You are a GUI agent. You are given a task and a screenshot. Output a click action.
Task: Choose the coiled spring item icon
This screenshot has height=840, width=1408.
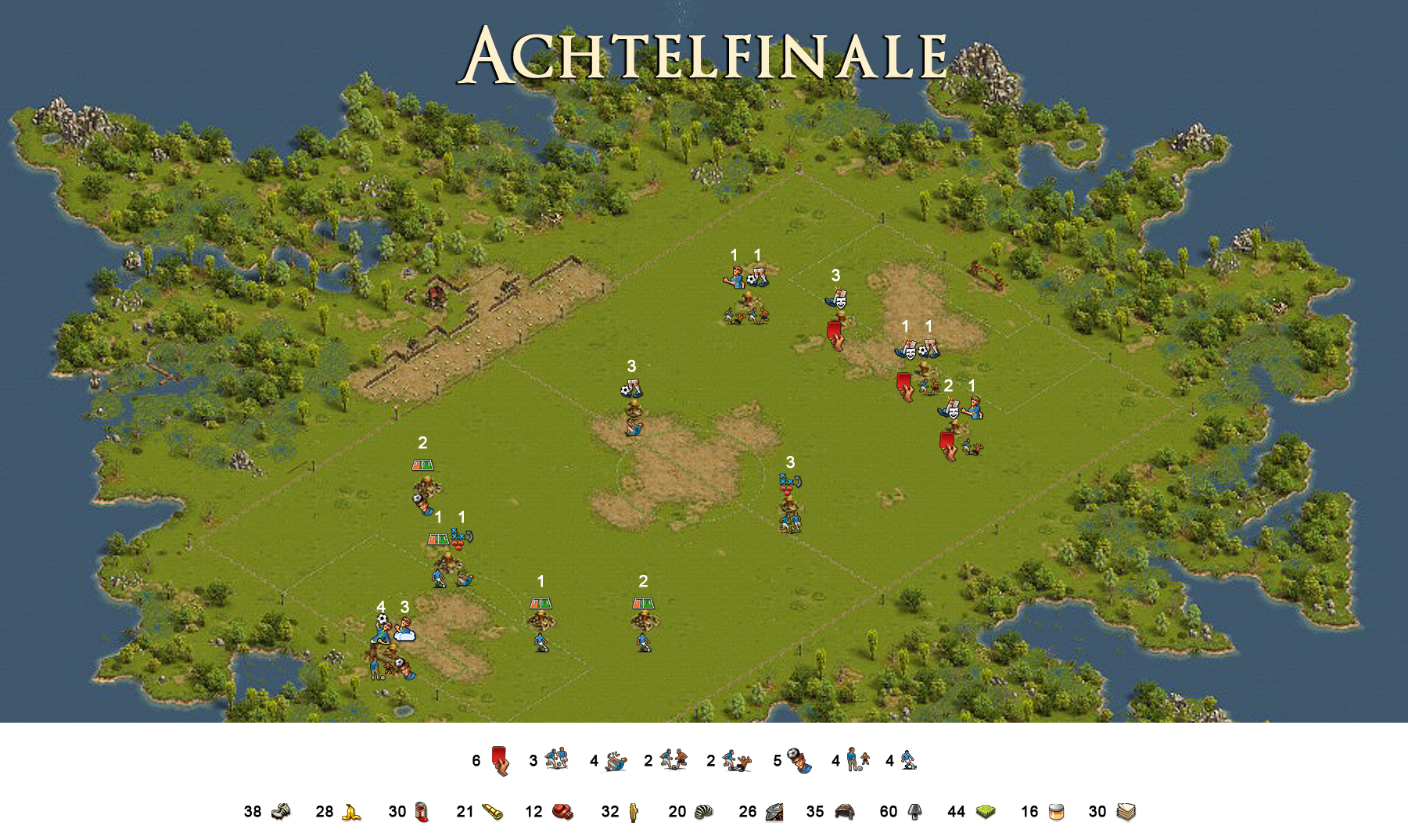point(703,812)
